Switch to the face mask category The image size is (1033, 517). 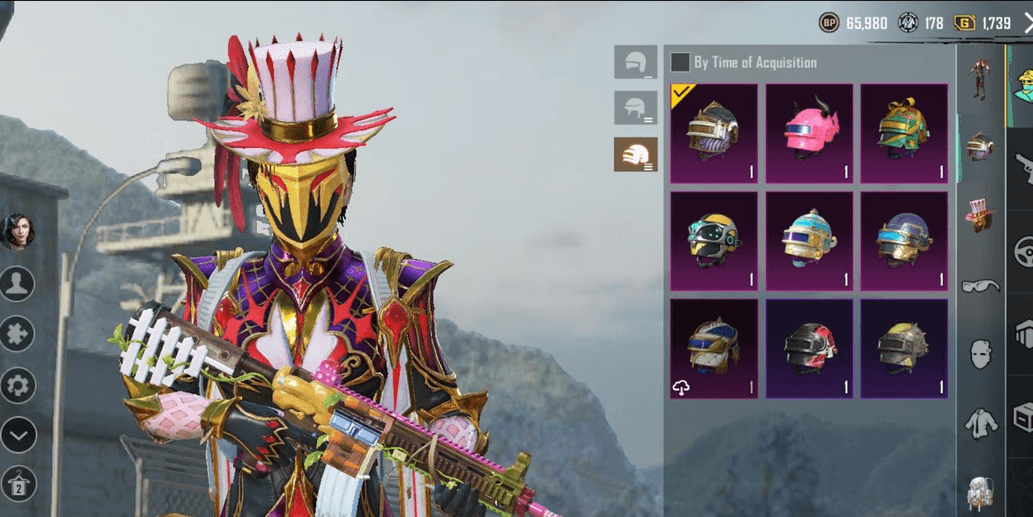pyautogui.click(x=980, y=353)
